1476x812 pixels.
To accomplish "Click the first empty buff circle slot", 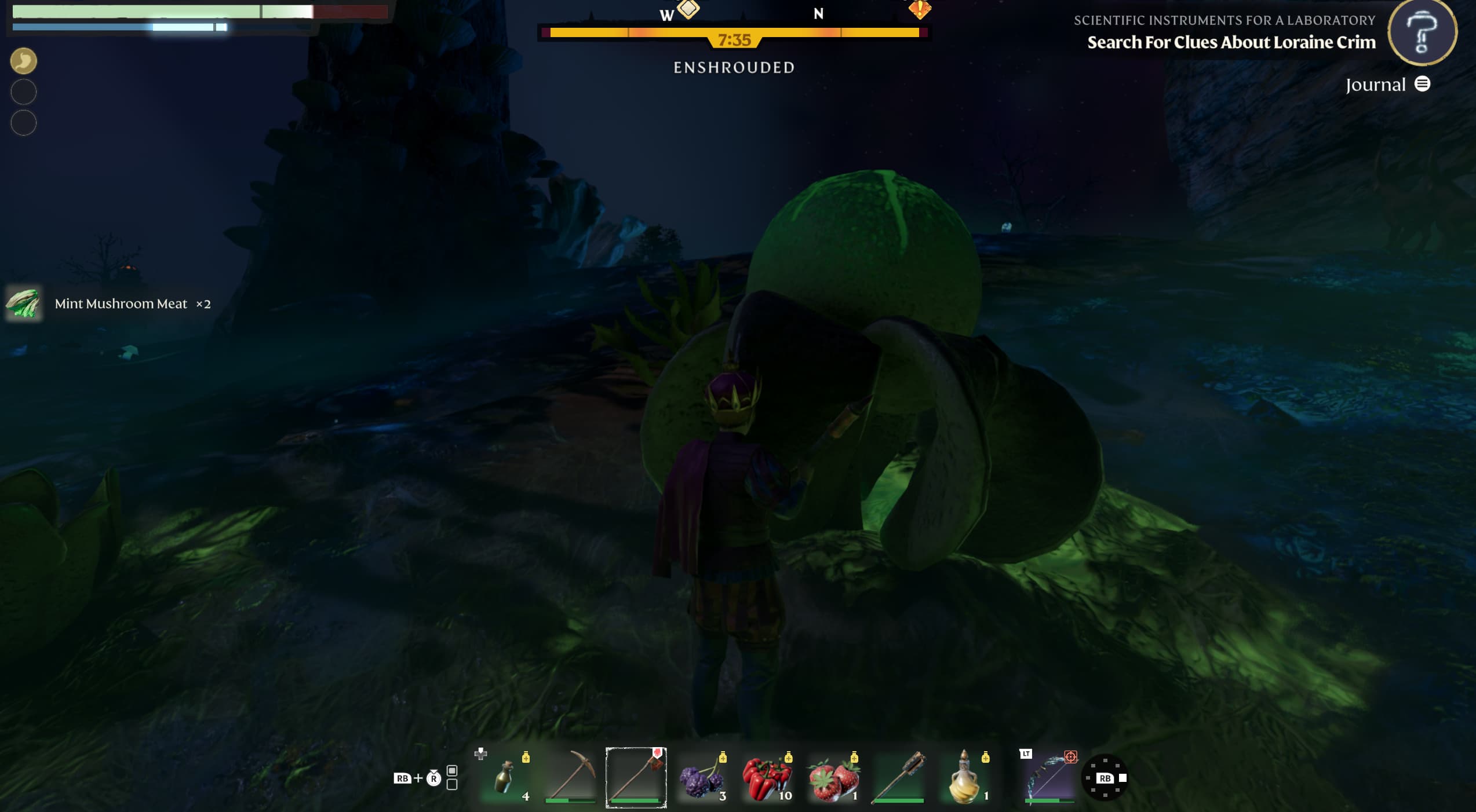I will (23, 92).
